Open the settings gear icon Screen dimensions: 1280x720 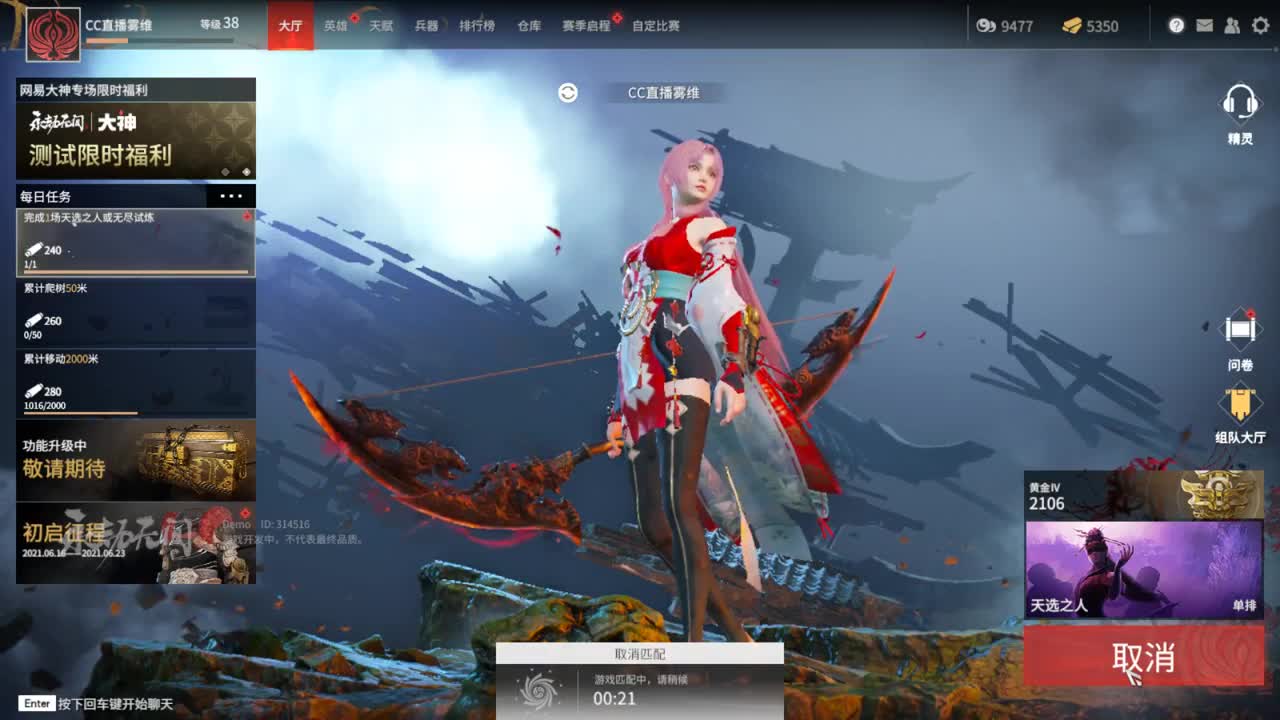(1260, 26)
